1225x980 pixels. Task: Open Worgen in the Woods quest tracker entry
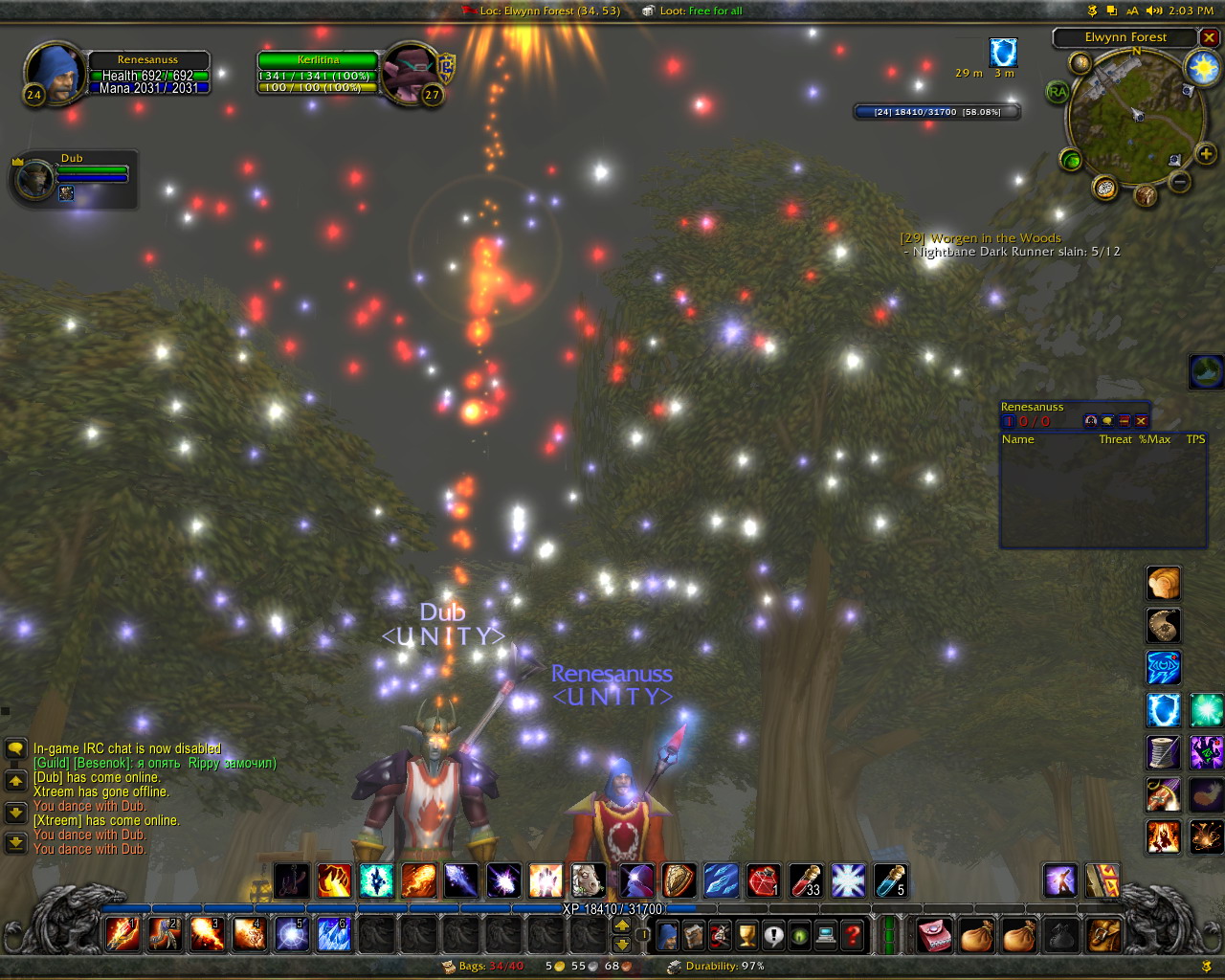click(x=980, y=238)
